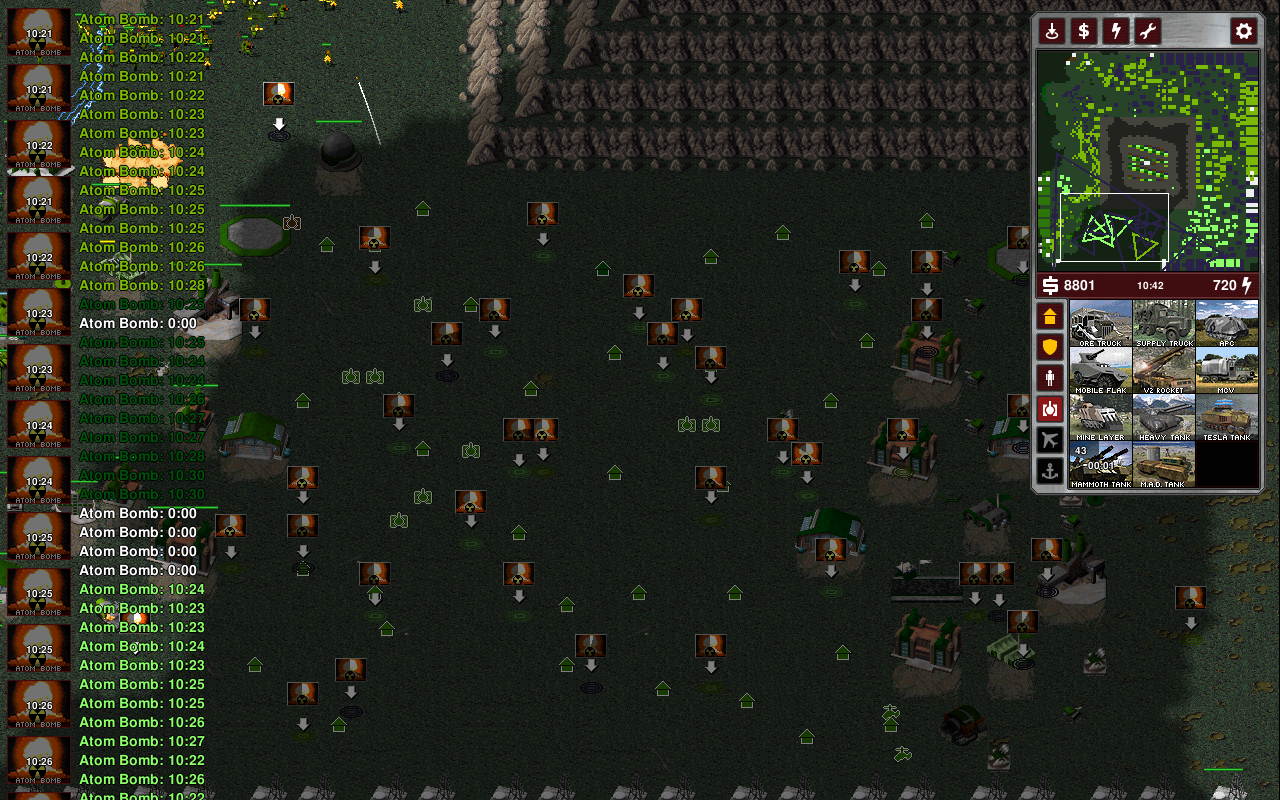Build an MCV
This screenshot has height=800, width=1280.
[1227, 370]
